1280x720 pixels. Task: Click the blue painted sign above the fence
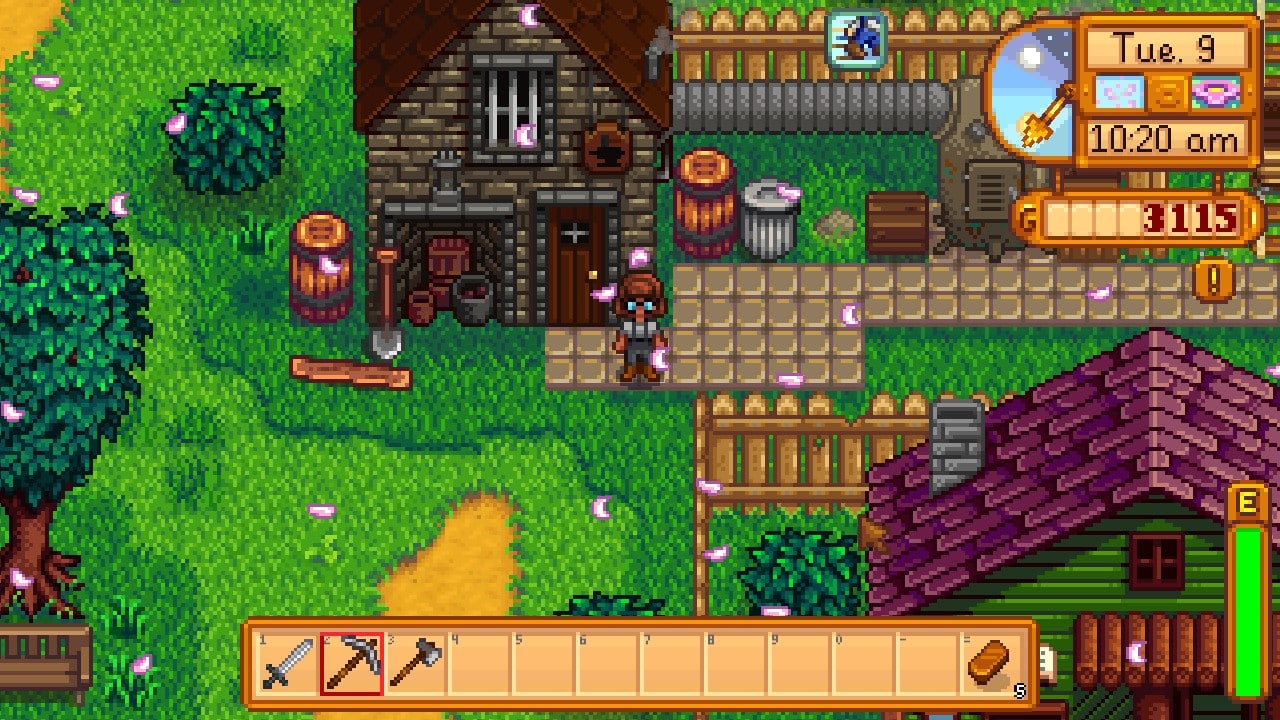pos(855,39)
